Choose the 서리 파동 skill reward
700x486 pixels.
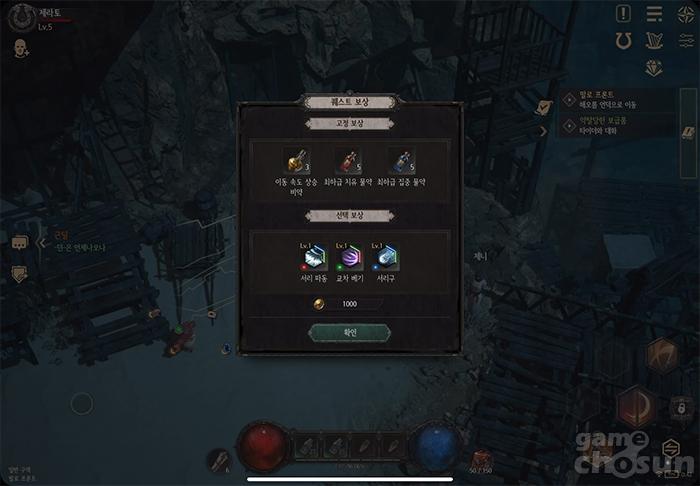(315, 258)
